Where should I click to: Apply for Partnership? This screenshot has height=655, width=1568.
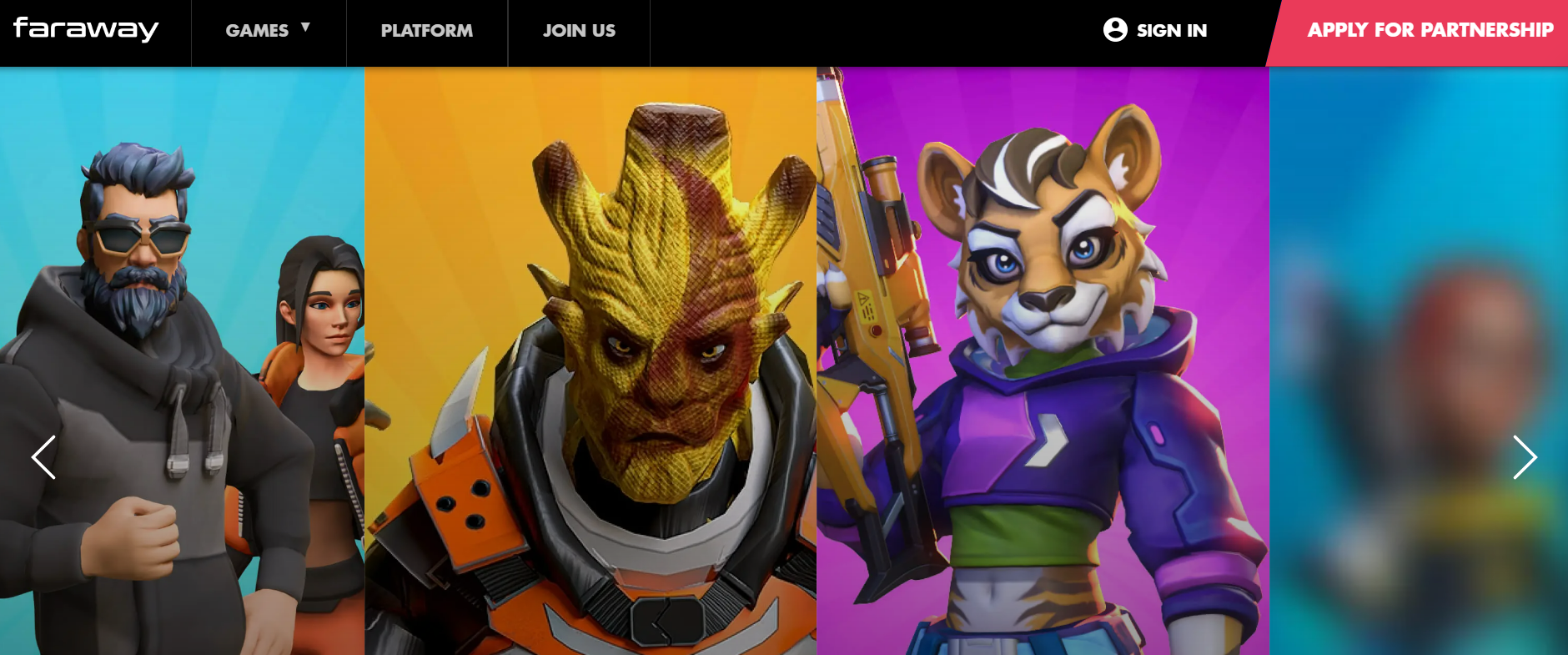1429,30
